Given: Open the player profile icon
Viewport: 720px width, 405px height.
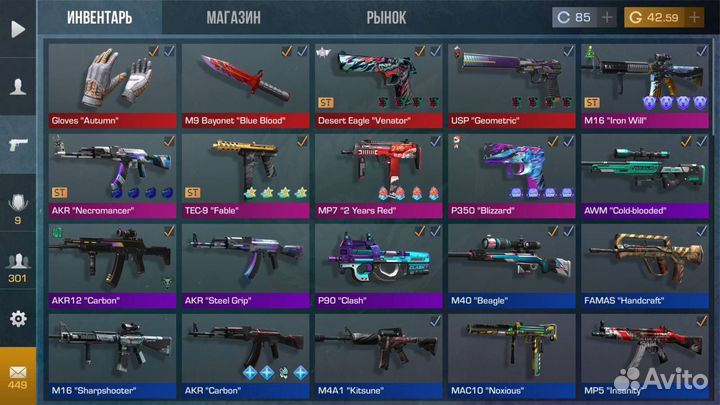Looking at the screenshot, I should (17, 87).
